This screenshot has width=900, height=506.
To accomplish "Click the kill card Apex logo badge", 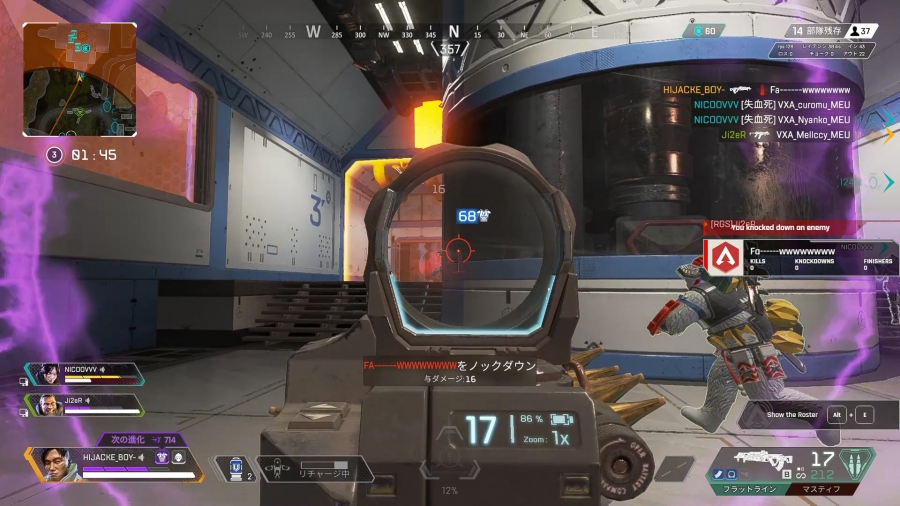I will (723, 257).
